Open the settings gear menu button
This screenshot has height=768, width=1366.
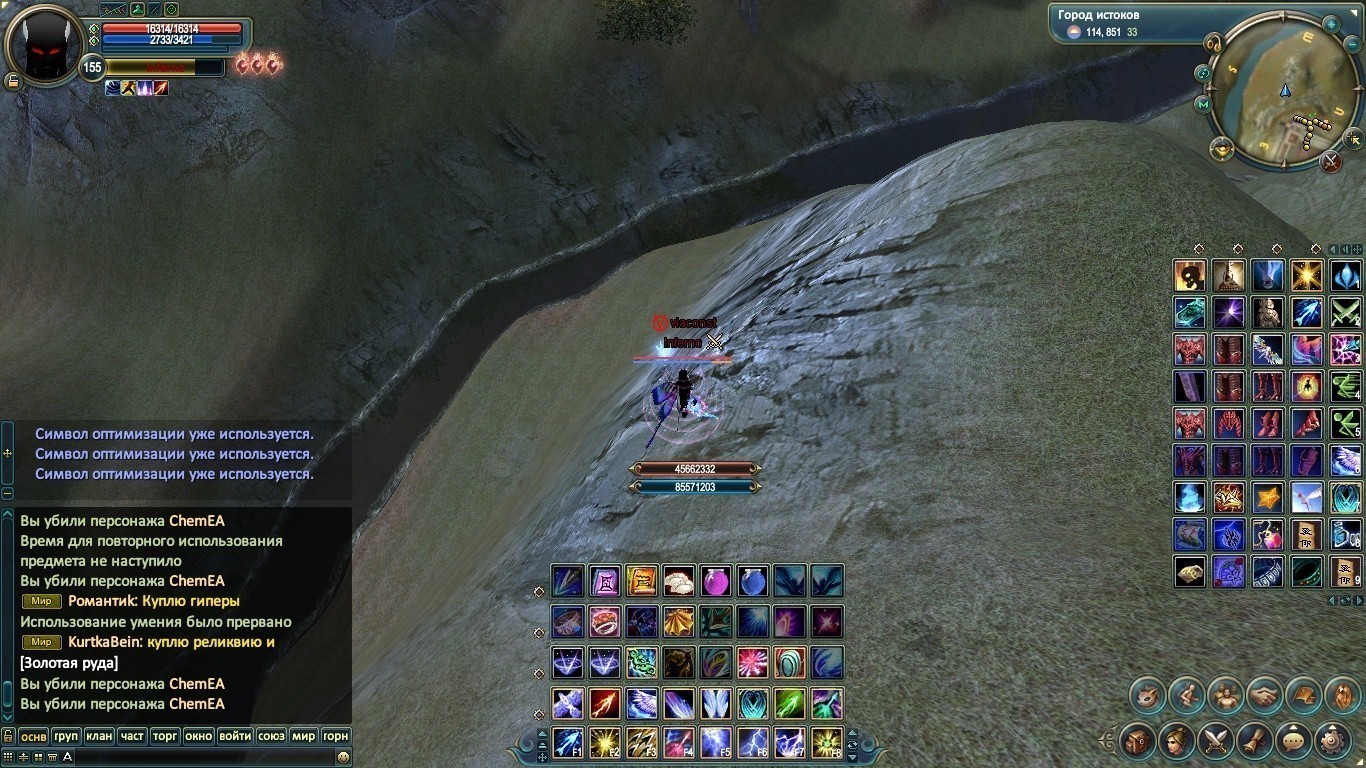point(1332,741)
